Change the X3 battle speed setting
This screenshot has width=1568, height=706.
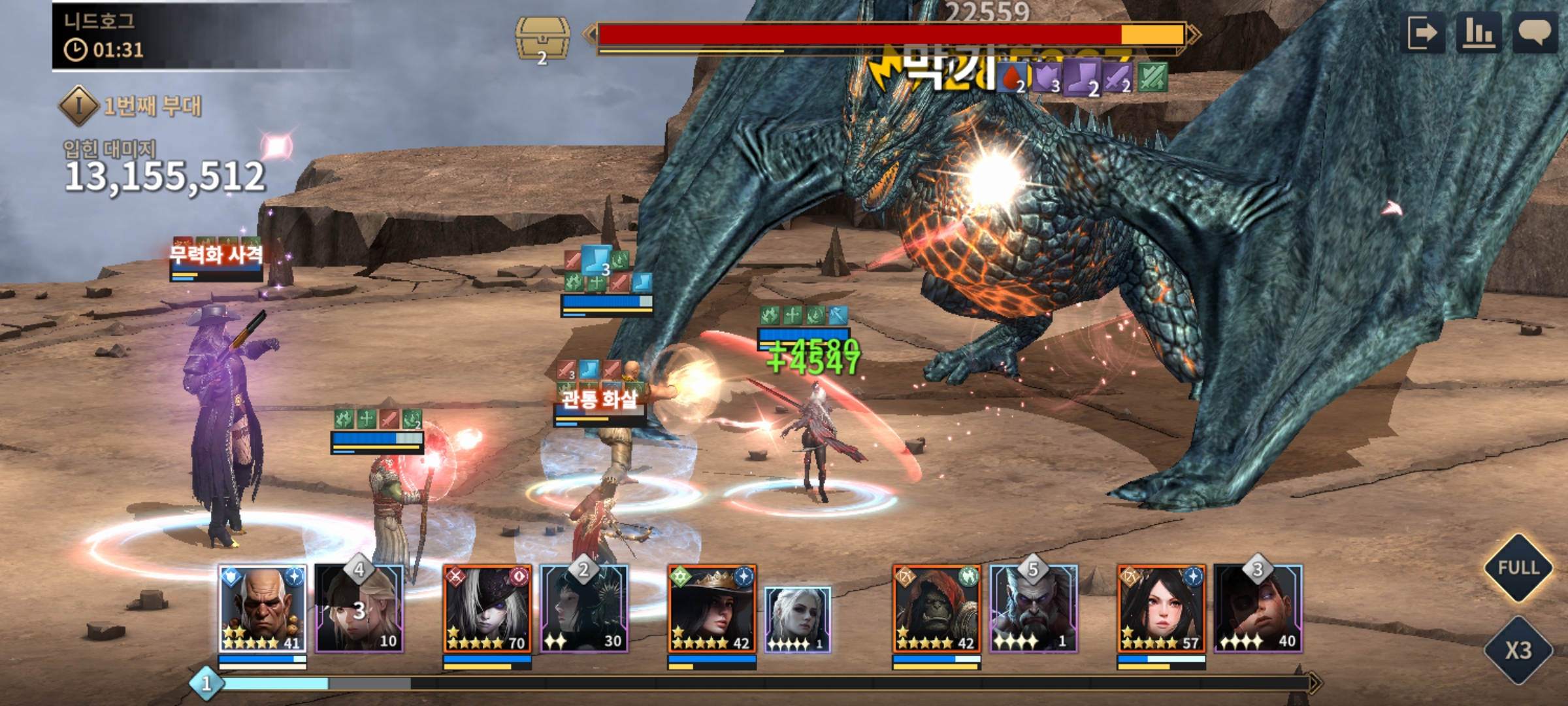coord(1518,650)
